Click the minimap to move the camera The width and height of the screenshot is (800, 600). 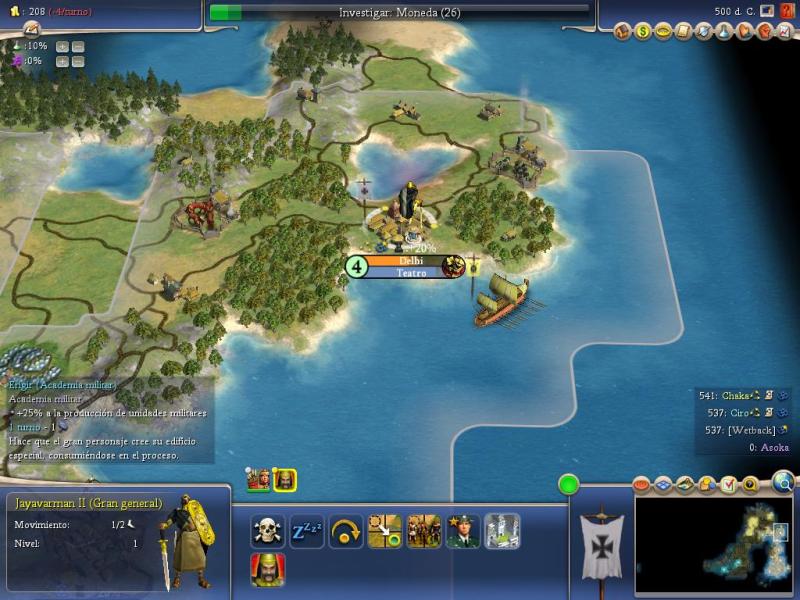[715, 545]
